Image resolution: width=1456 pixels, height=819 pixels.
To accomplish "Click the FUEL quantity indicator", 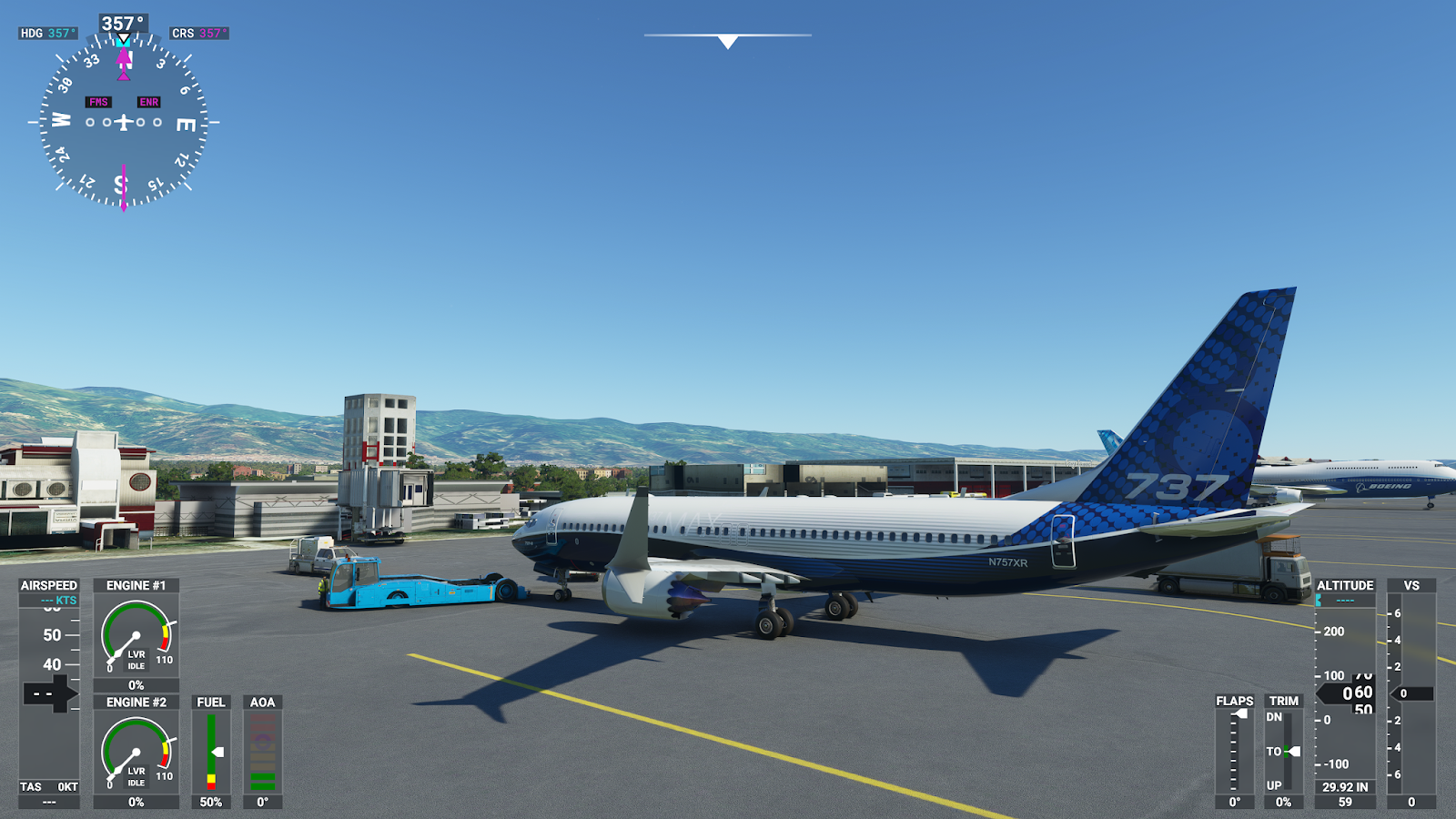I will pos(211,746).
